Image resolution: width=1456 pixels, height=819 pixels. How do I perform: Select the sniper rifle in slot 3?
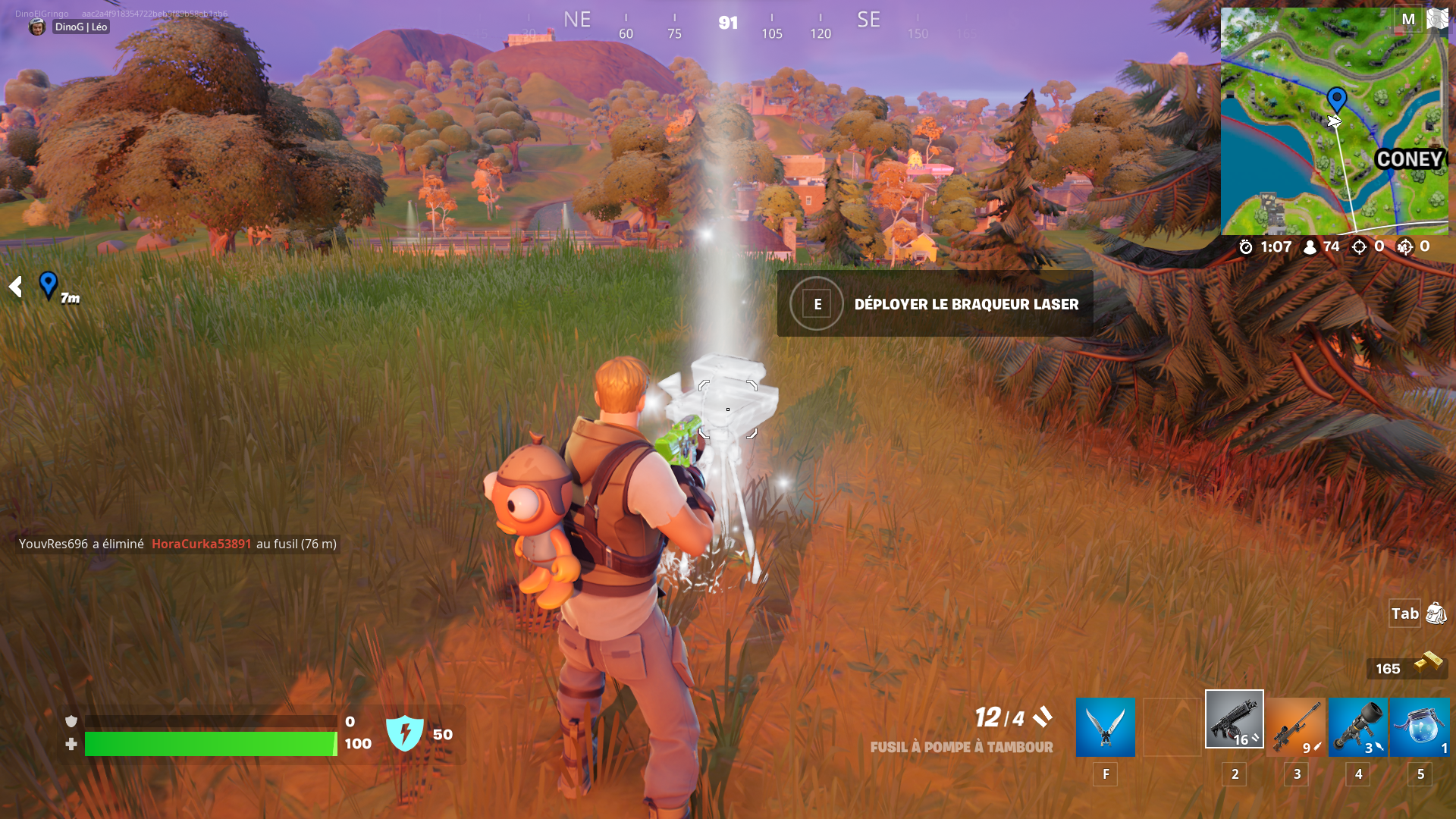[1295, 726]
